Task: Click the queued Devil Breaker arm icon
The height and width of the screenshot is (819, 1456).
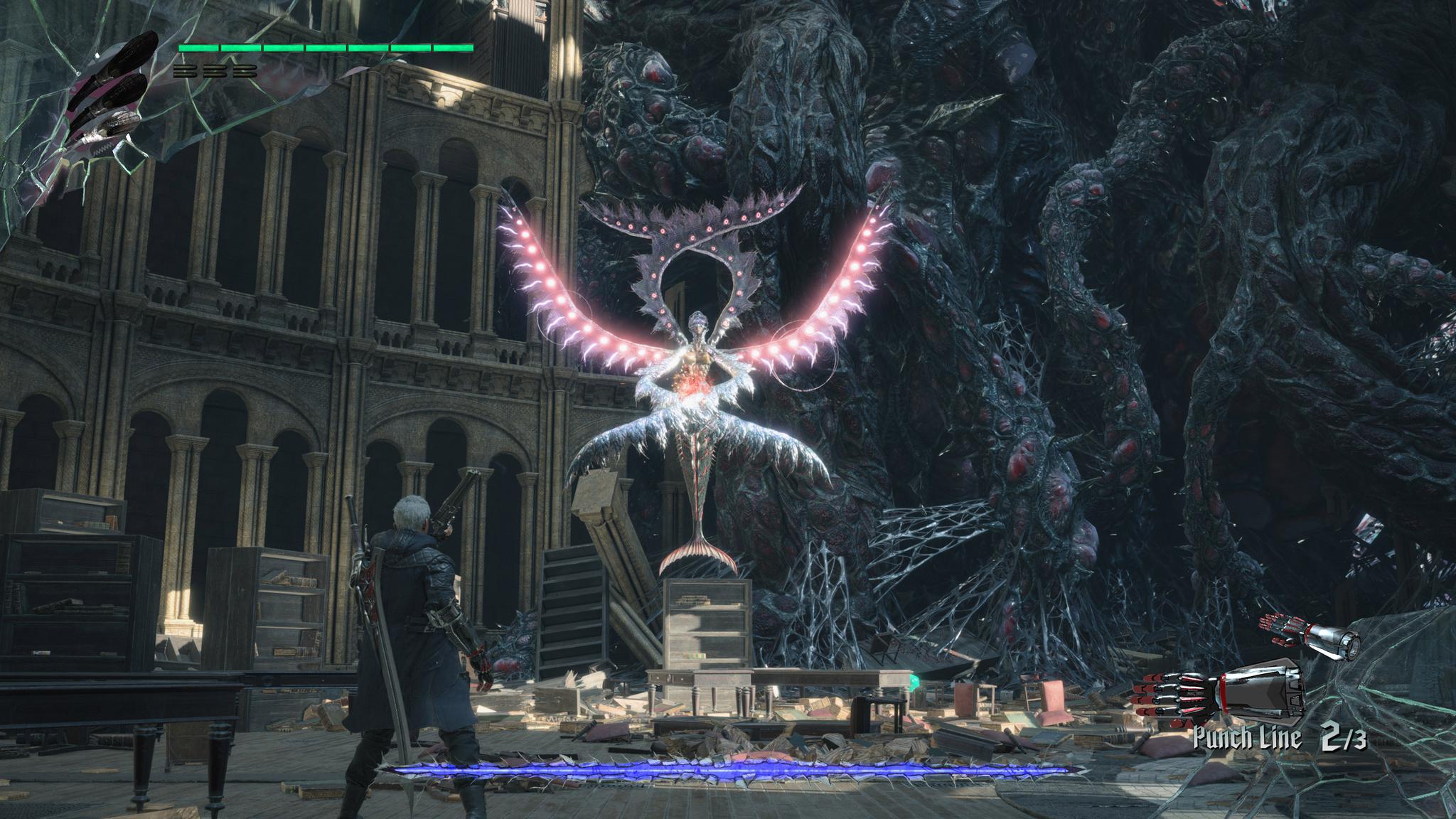Action: [1310, 633]
